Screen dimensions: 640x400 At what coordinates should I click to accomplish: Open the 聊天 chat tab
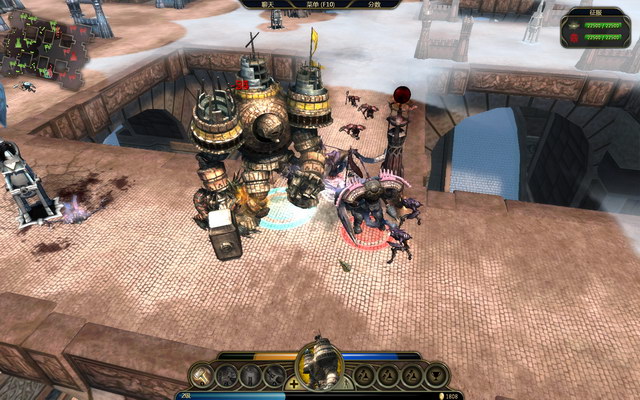(x=267, y=4)
